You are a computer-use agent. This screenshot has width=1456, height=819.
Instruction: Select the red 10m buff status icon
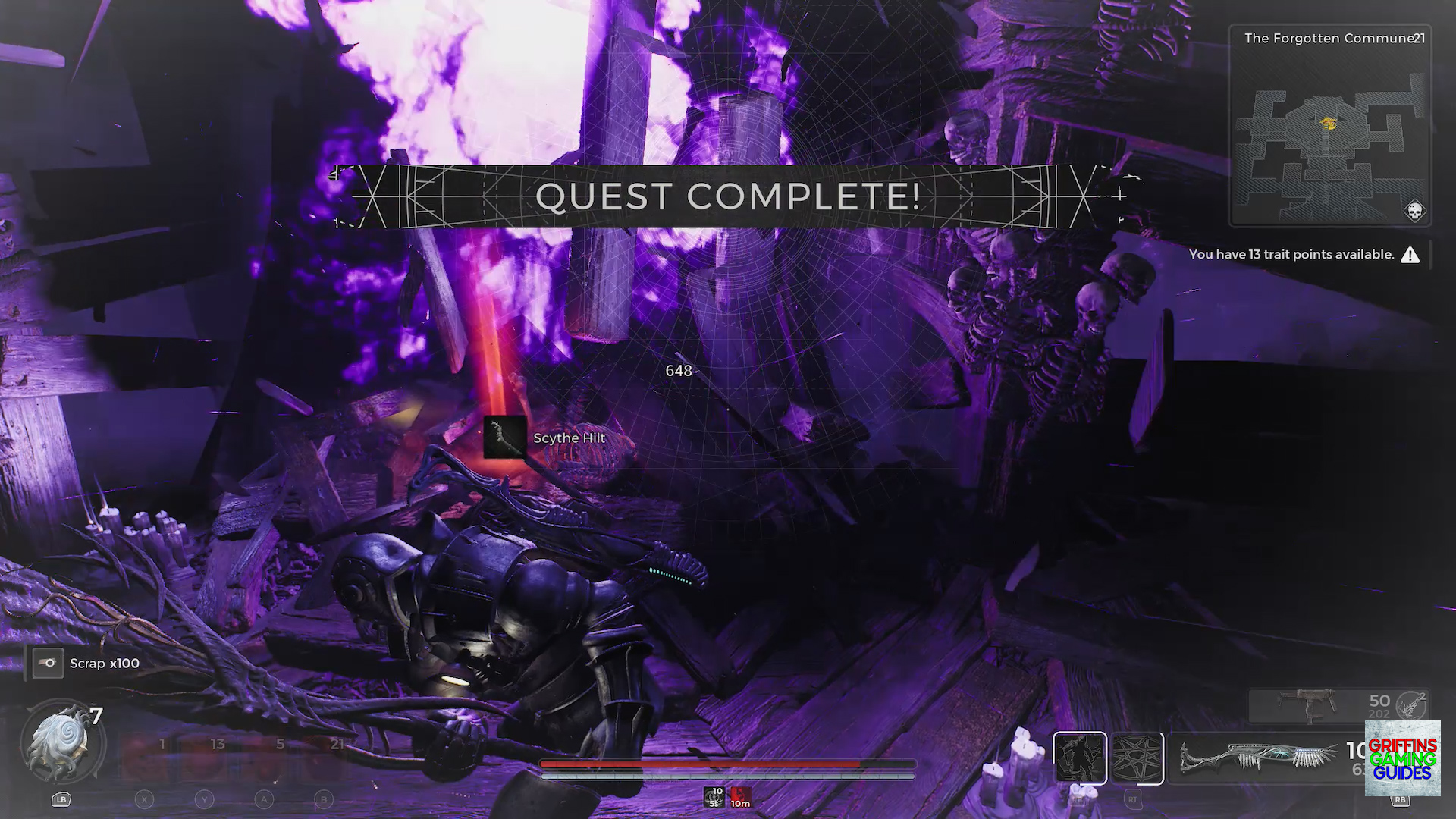click(740, 796)
